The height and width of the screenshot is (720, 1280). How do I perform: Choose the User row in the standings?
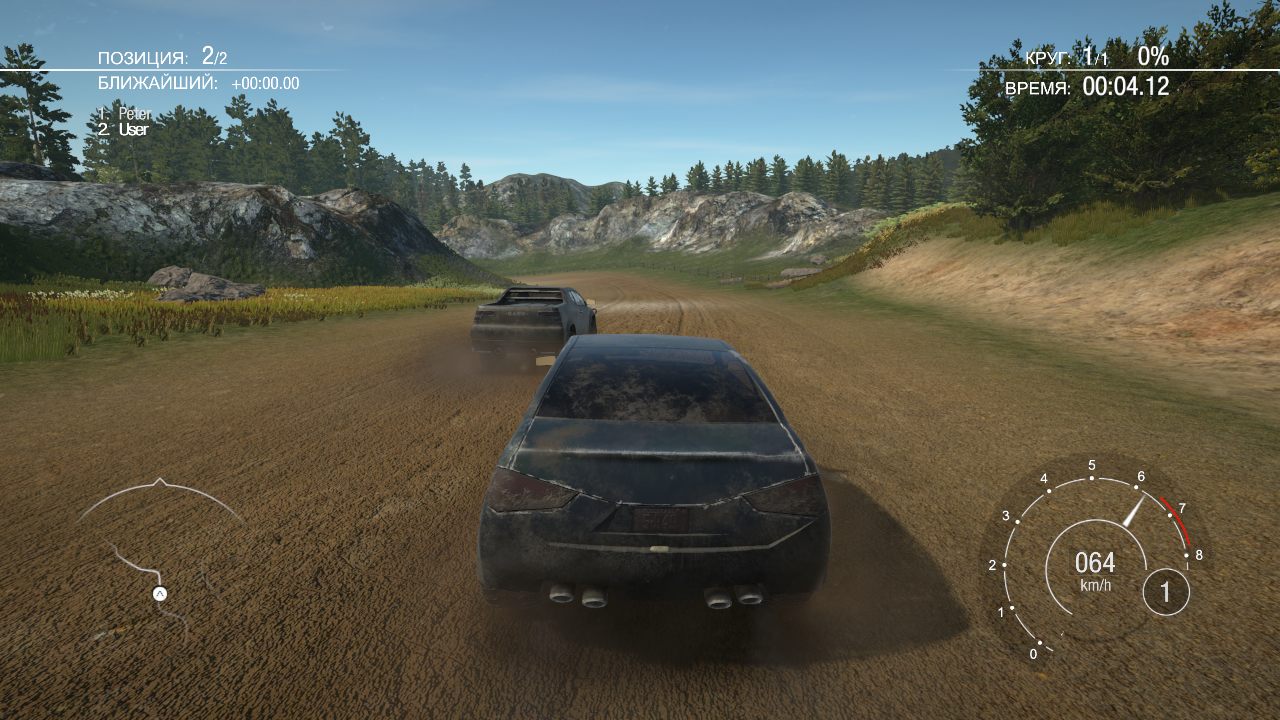[x=132, y=130]
